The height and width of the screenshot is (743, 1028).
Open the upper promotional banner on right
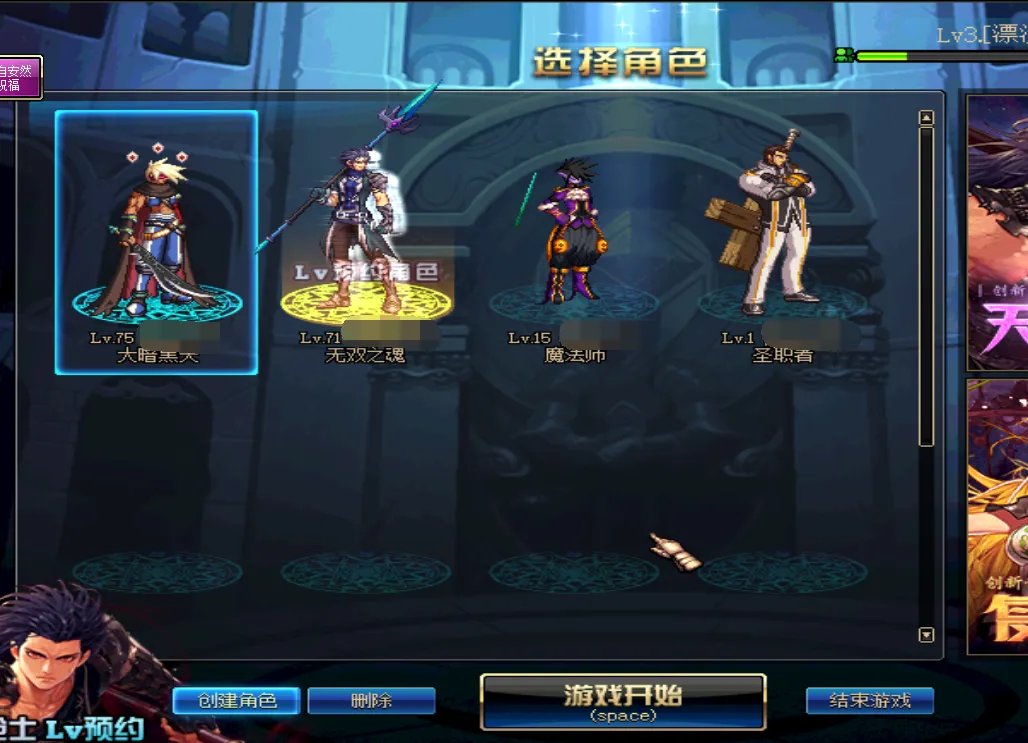pos(997,232)
